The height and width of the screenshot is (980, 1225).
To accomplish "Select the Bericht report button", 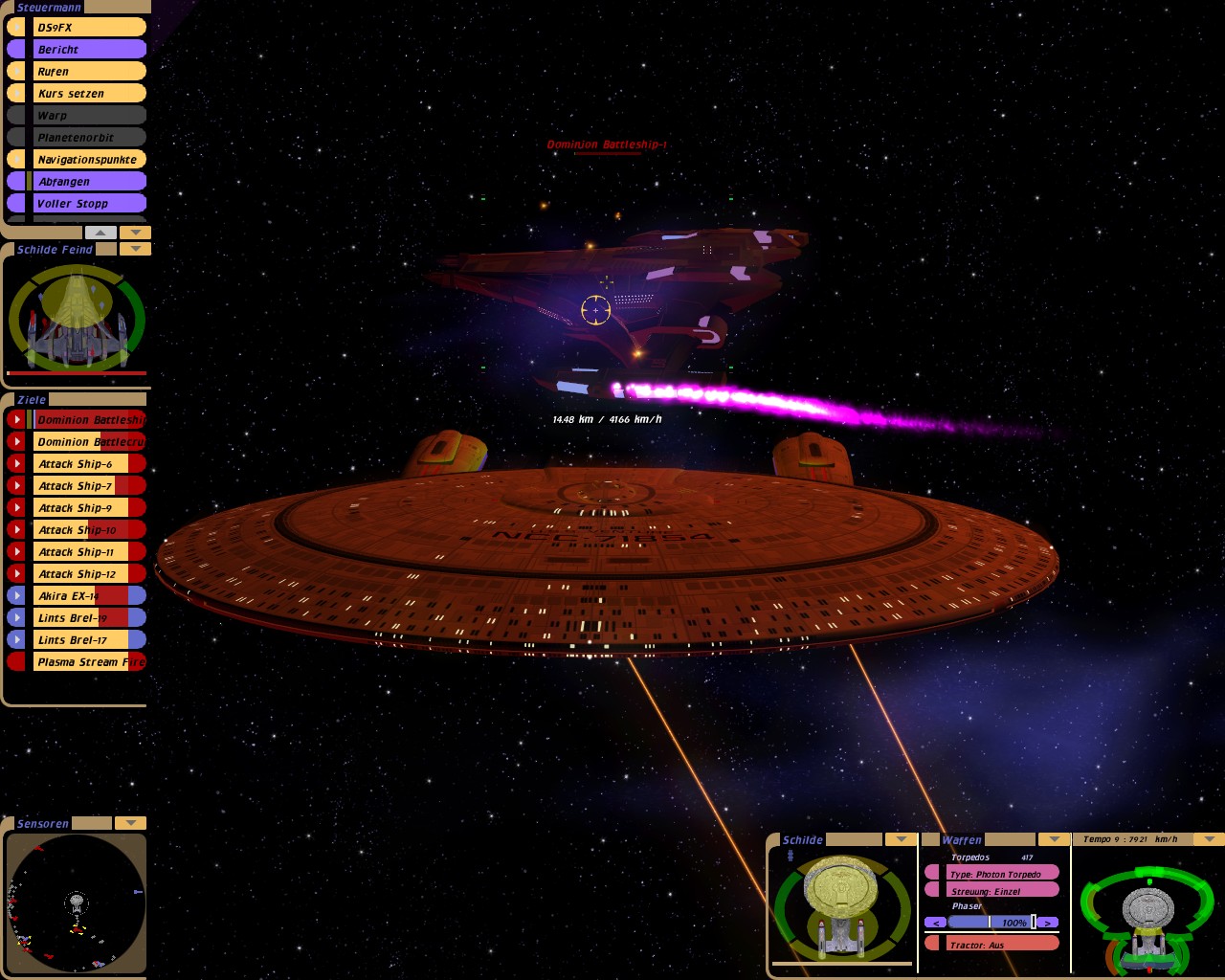I will pyautogui.click(x=88, y=50).
